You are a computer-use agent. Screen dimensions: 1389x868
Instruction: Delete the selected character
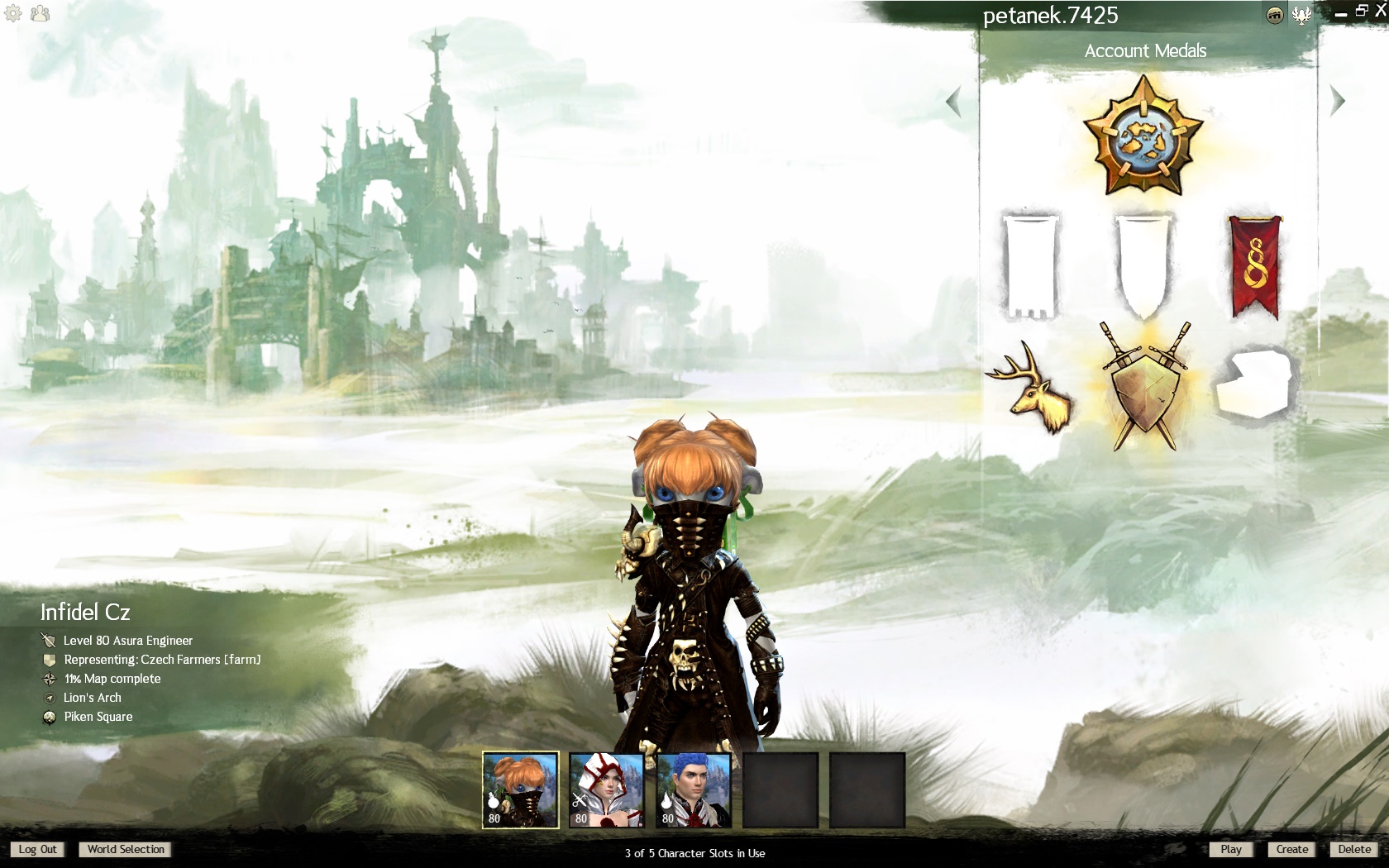1353,849
